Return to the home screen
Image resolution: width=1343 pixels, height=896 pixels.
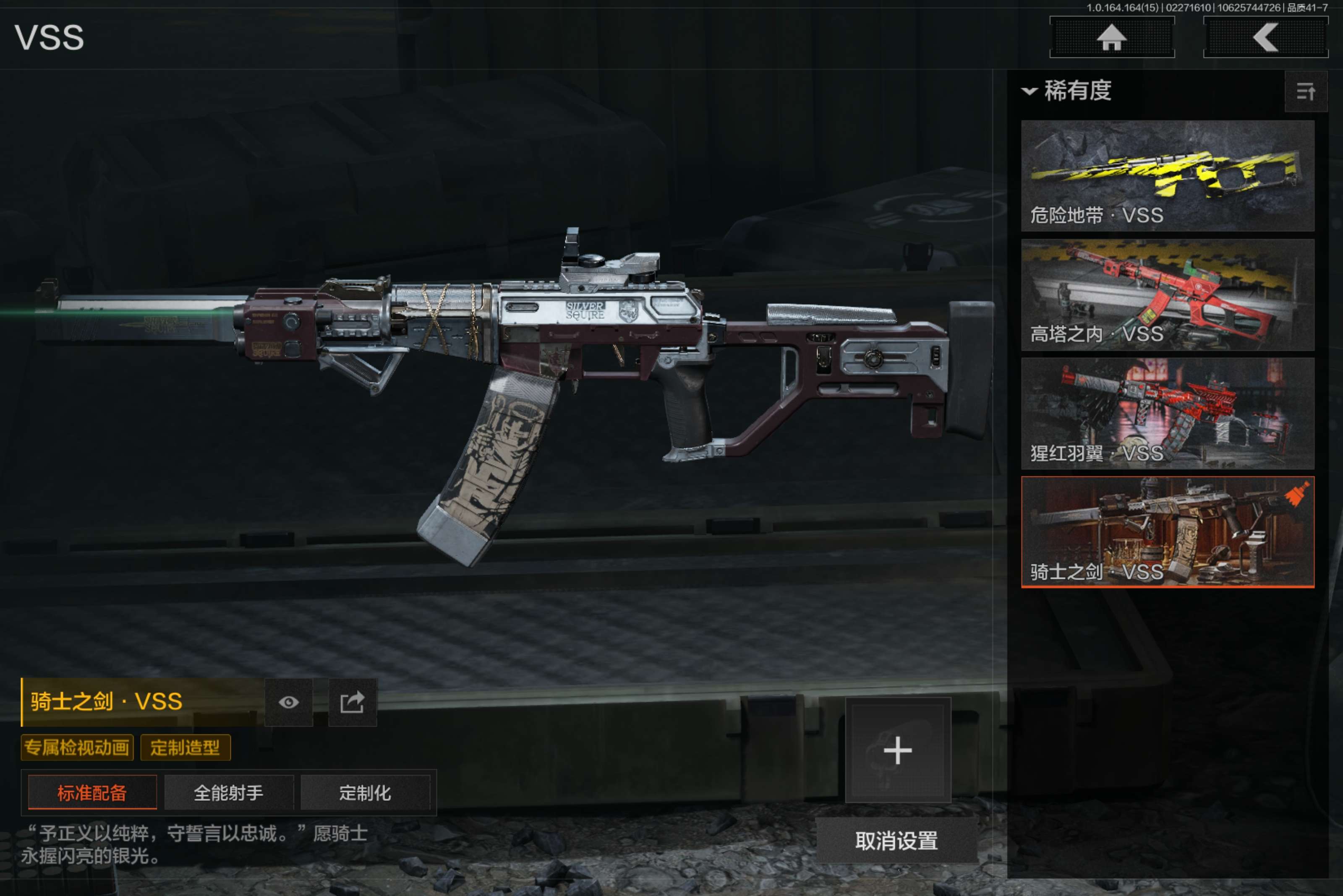click(x=1111, y=38)
